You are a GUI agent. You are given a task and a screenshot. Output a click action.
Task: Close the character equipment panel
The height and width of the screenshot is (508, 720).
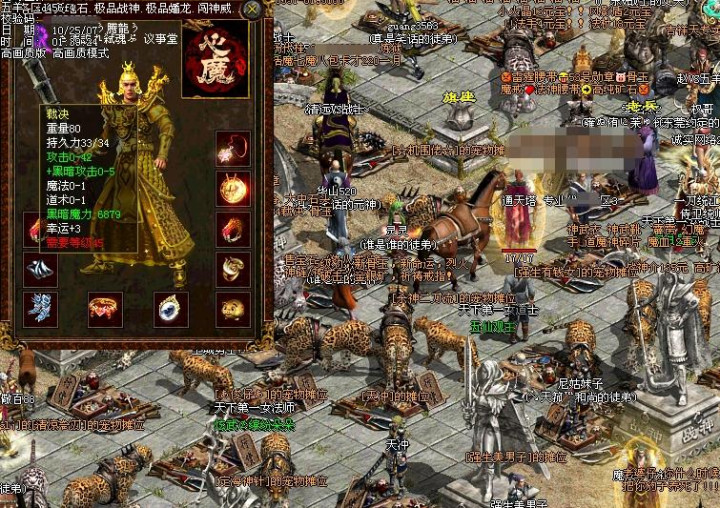click(x=253, y=10)
